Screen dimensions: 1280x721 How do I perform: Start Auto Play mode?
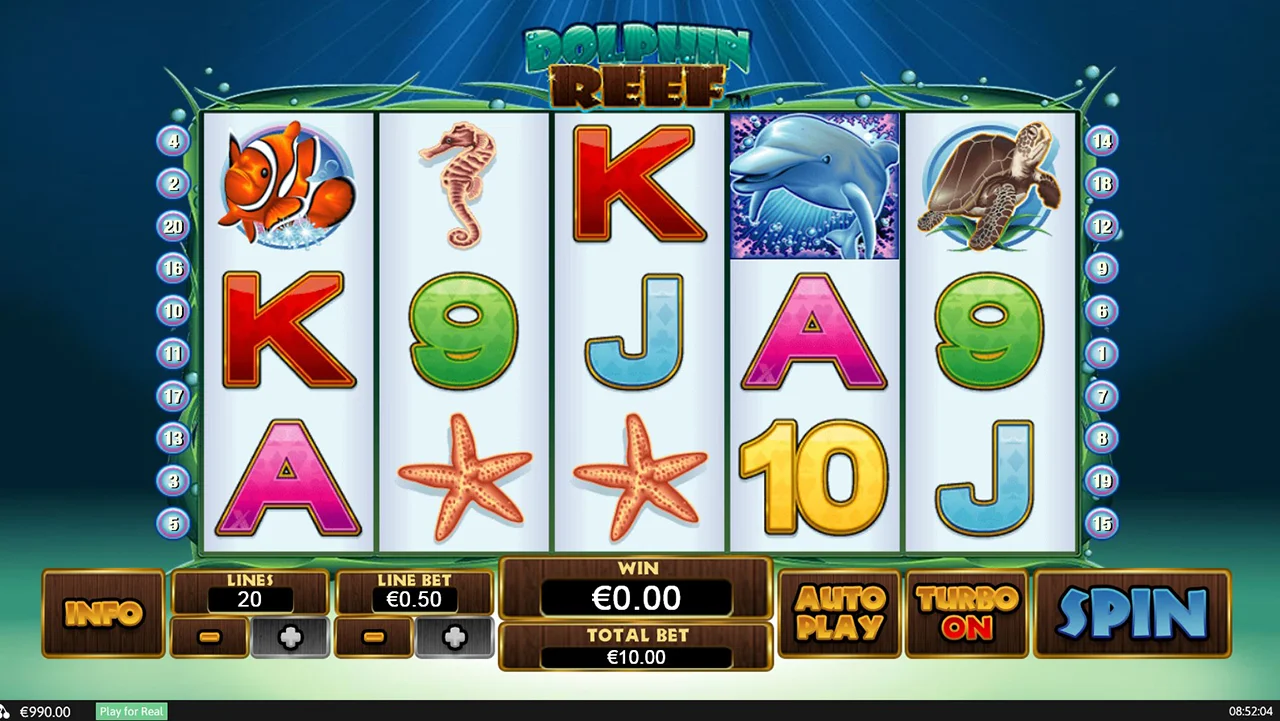pyautogui.click(x=839, y=613)
